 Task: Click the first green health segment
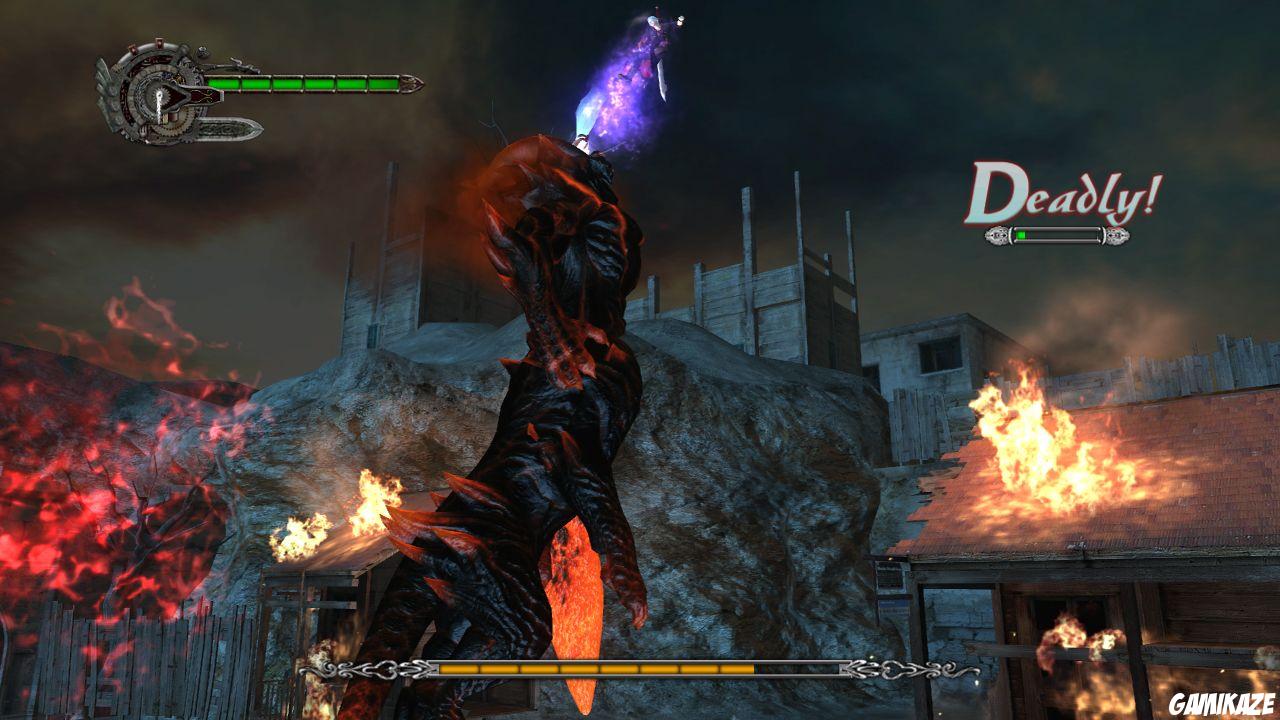(224, 83)
